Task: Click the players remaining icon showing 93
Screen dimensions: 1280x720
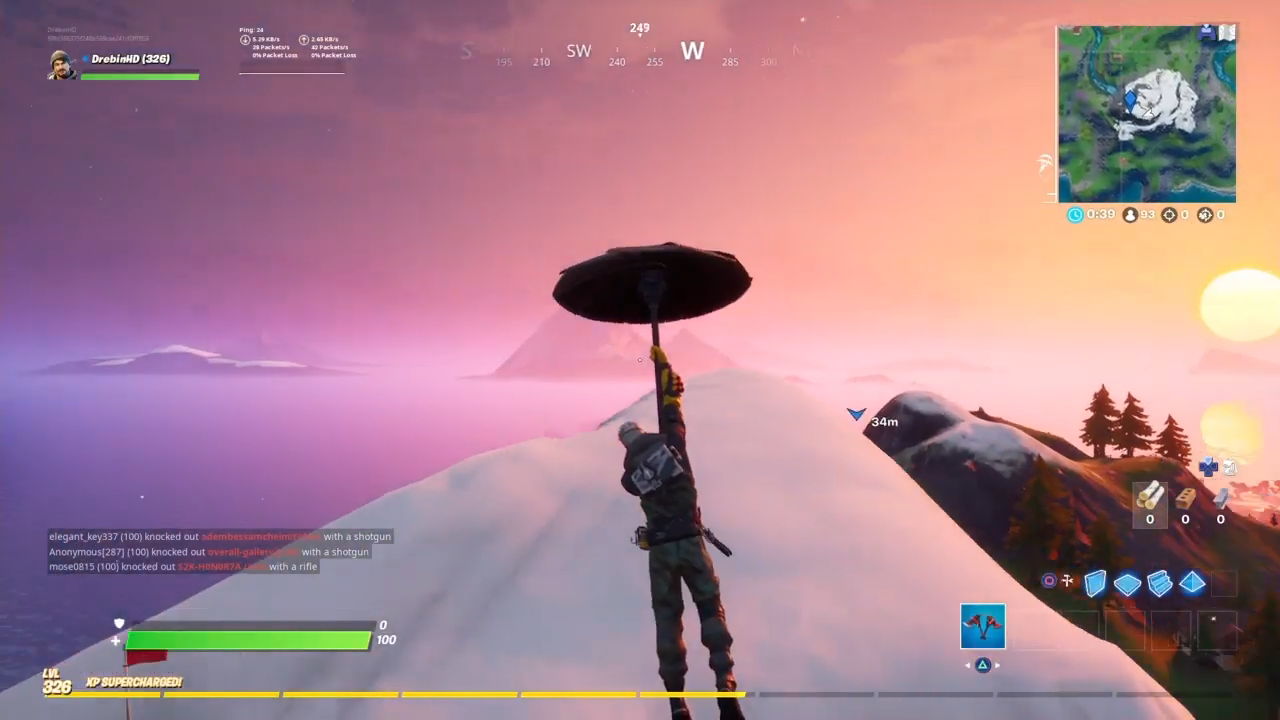Action: 1130,215
